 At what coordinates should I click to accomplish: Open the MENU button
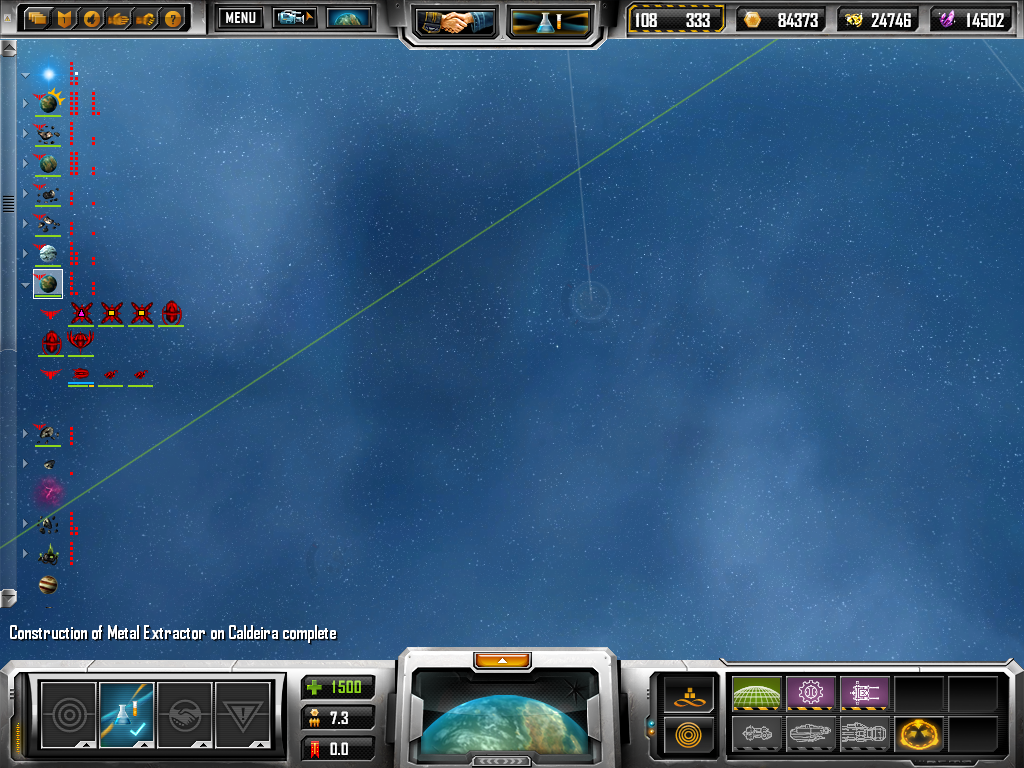coord(240,18)
